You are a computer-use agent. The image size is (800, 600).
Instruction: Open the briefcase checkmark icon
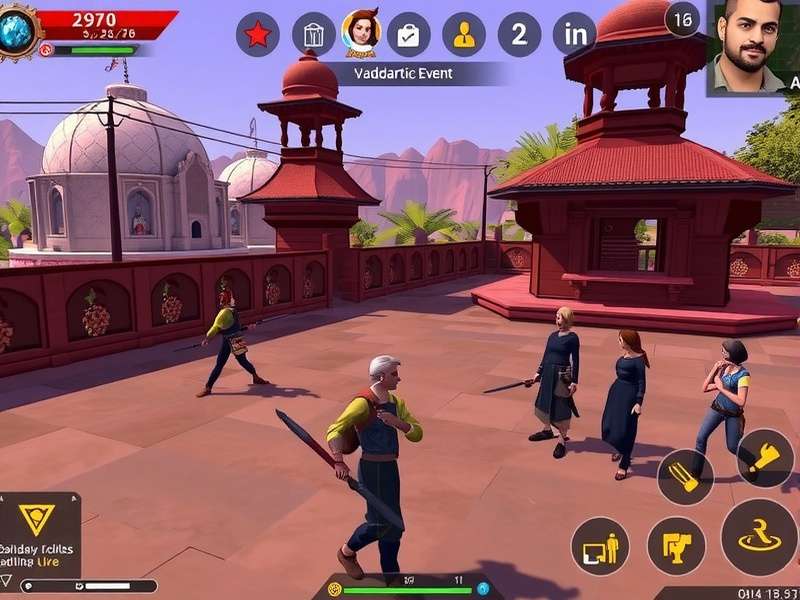coord(408,35)
